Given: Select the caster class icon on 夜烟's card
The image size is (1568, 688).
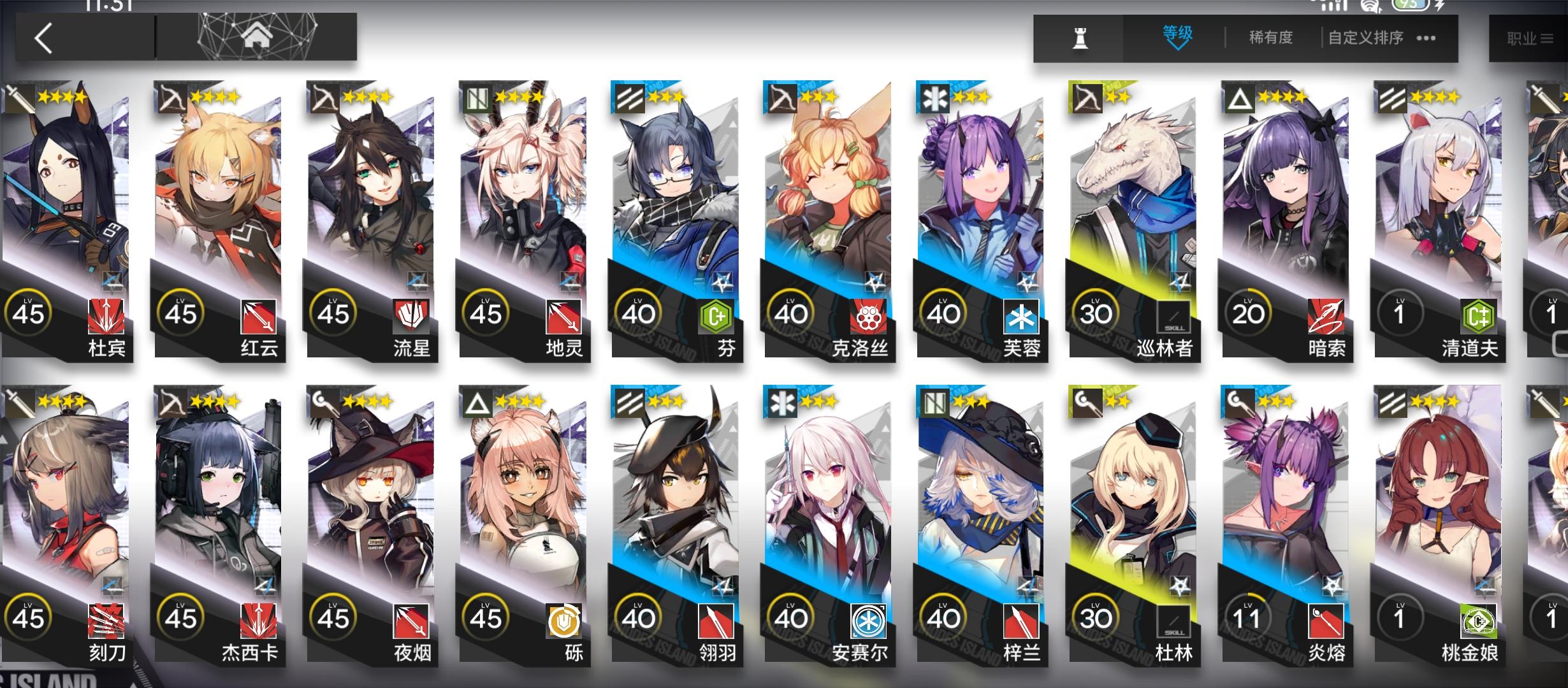Looking at the screenshot, I should coord(322,403).
